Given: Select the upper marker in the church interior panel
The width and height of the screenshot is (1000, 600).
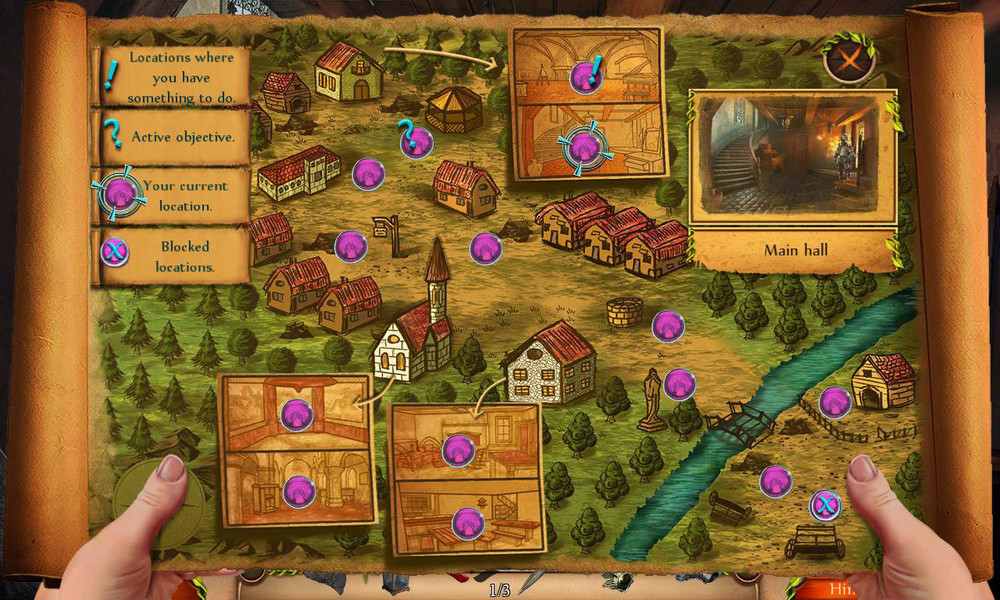Looking at the screenshot, I should pyautogui.click(x=296, y=414).
